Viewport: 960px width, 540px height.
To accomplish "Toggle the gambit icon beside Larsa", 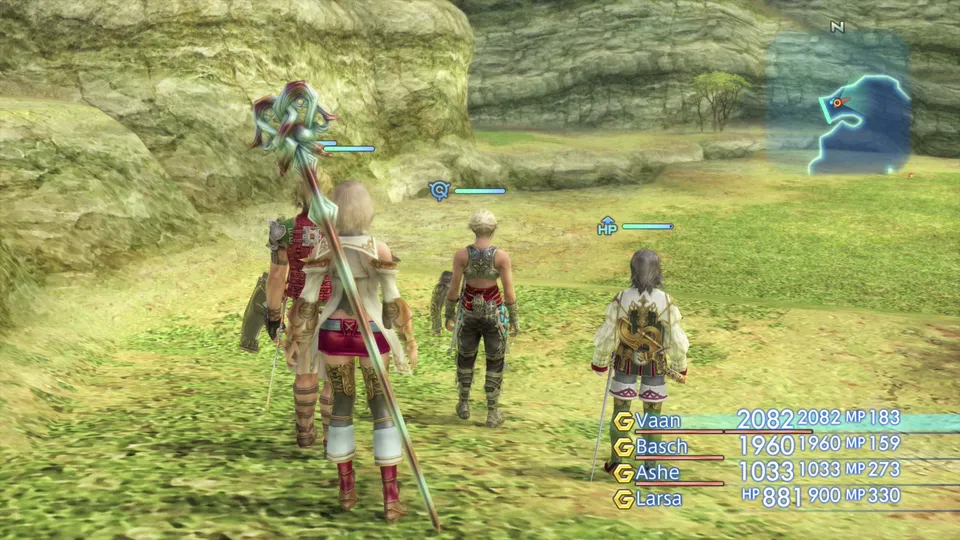I will point(624,499).
